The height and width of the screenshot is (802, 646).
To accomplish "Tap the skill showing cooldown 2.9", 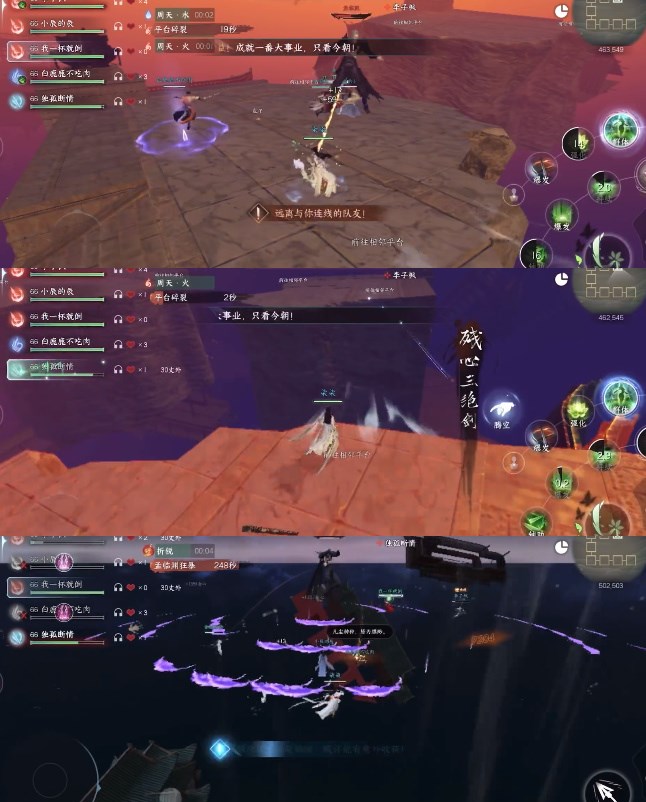I will point(603,455).
